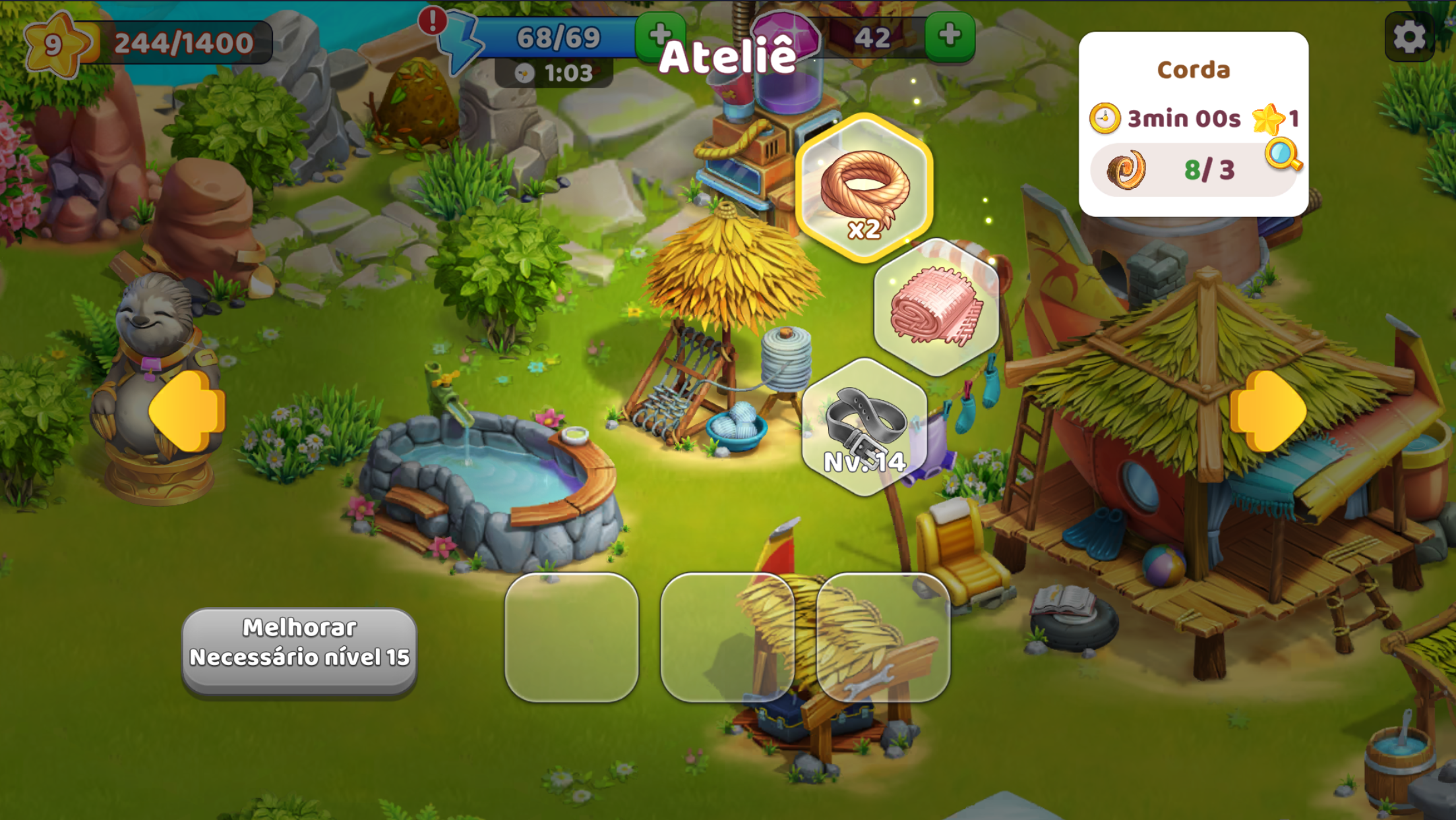The height and width of the screenshot is (820, 1456).
Task: Go to previous building with left arrow
Action: pos(188,411)
